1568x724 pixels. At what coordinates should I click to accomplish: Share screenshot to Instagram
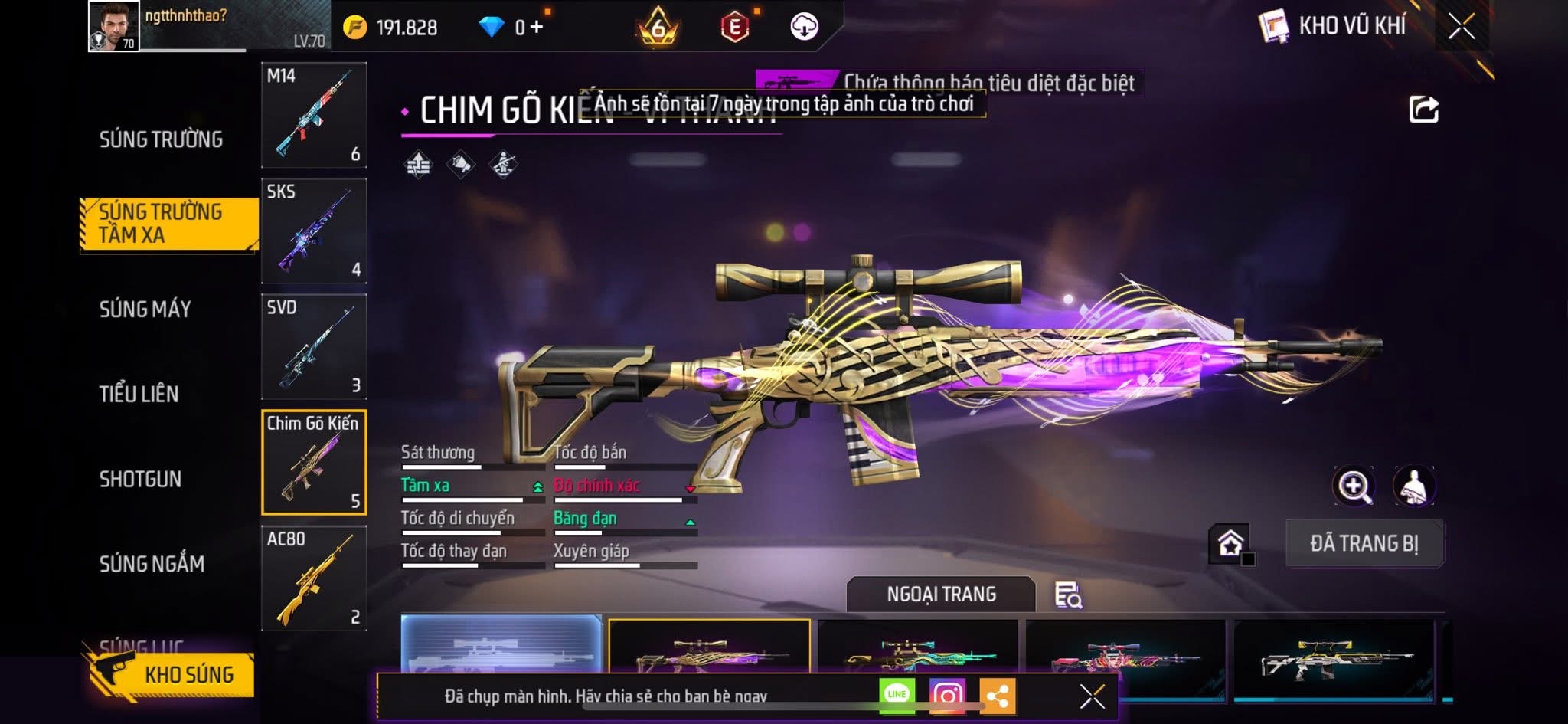pos(947,695)
